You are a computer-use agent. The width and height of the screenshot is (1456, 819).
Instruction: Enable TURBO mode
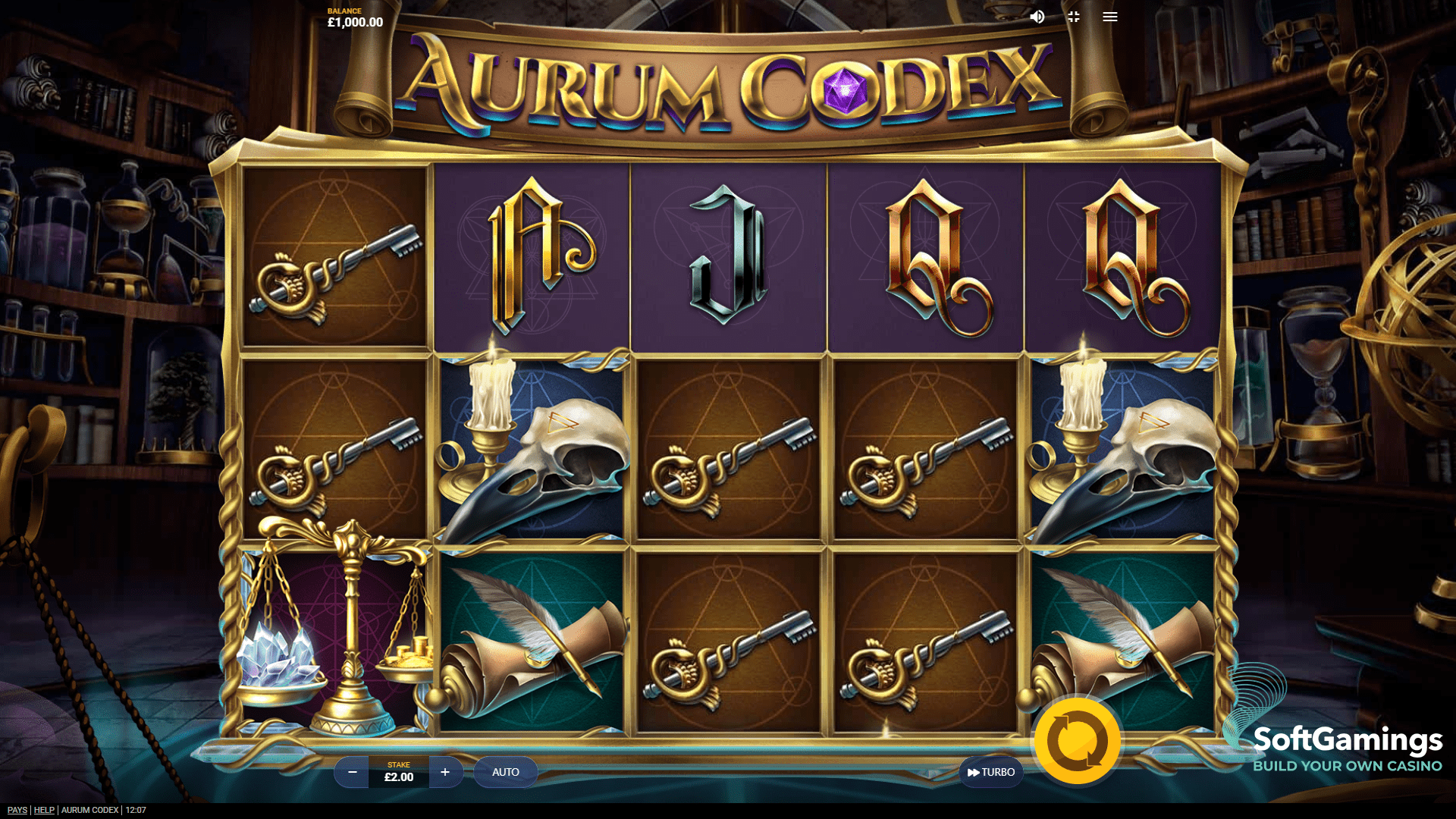click(990, 772)
